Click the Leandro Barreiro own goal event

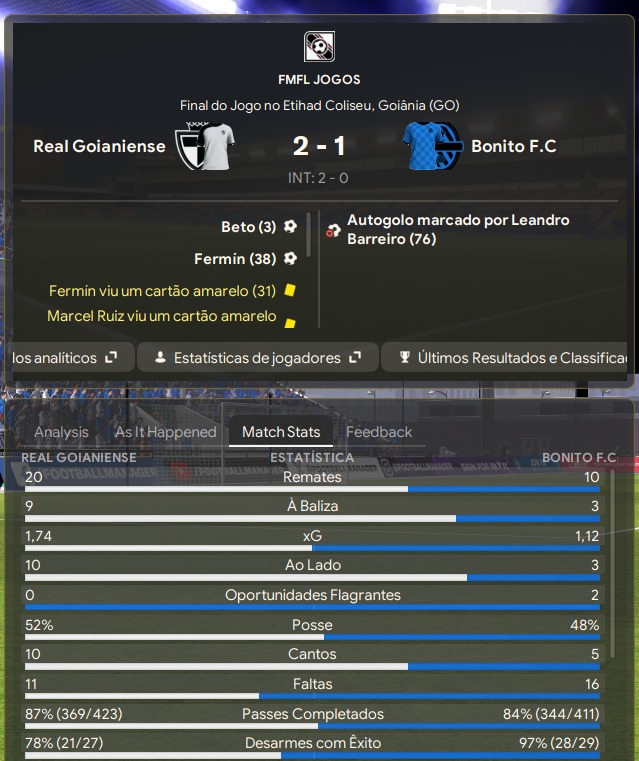point(457,229)
